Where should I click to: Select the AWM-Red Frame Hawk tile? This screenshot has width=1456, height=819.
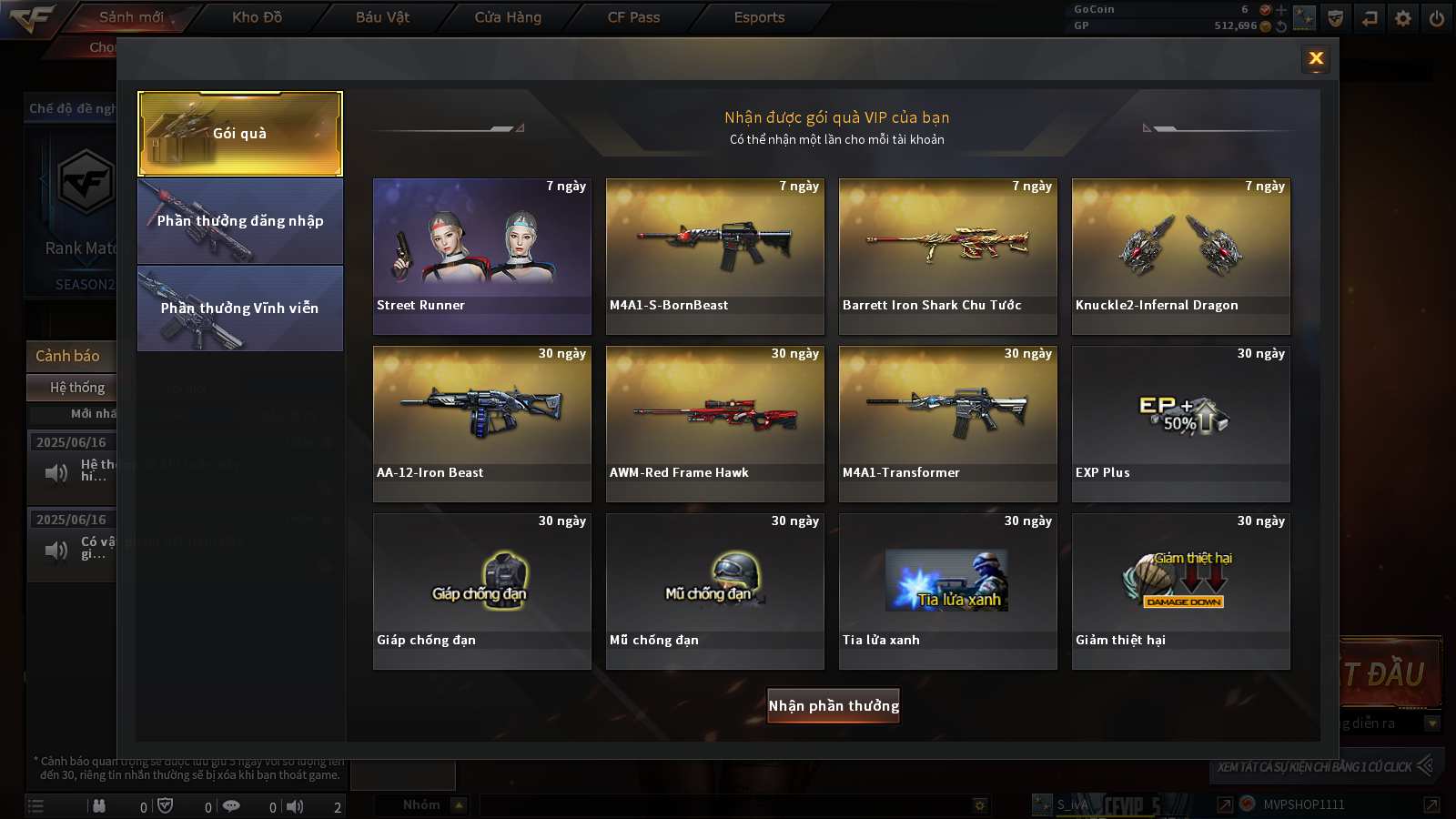715,423
